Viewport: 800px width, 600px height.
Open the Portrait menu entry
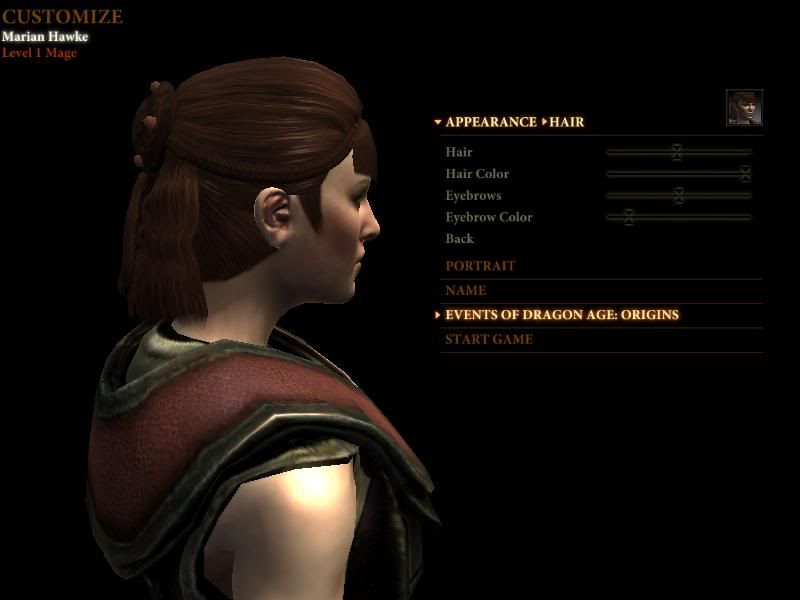(480, 266)
